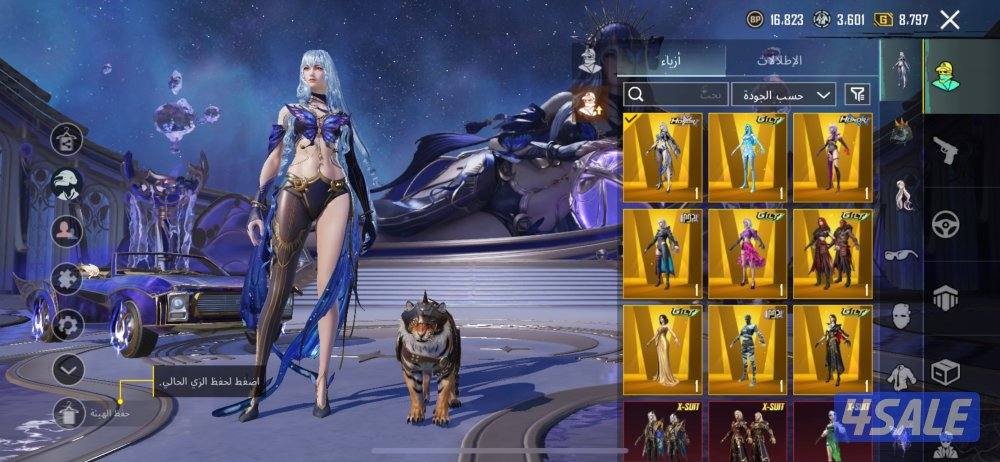
Task: Select the light-blue glowing Gilt outfit
Action: point(747,157)
